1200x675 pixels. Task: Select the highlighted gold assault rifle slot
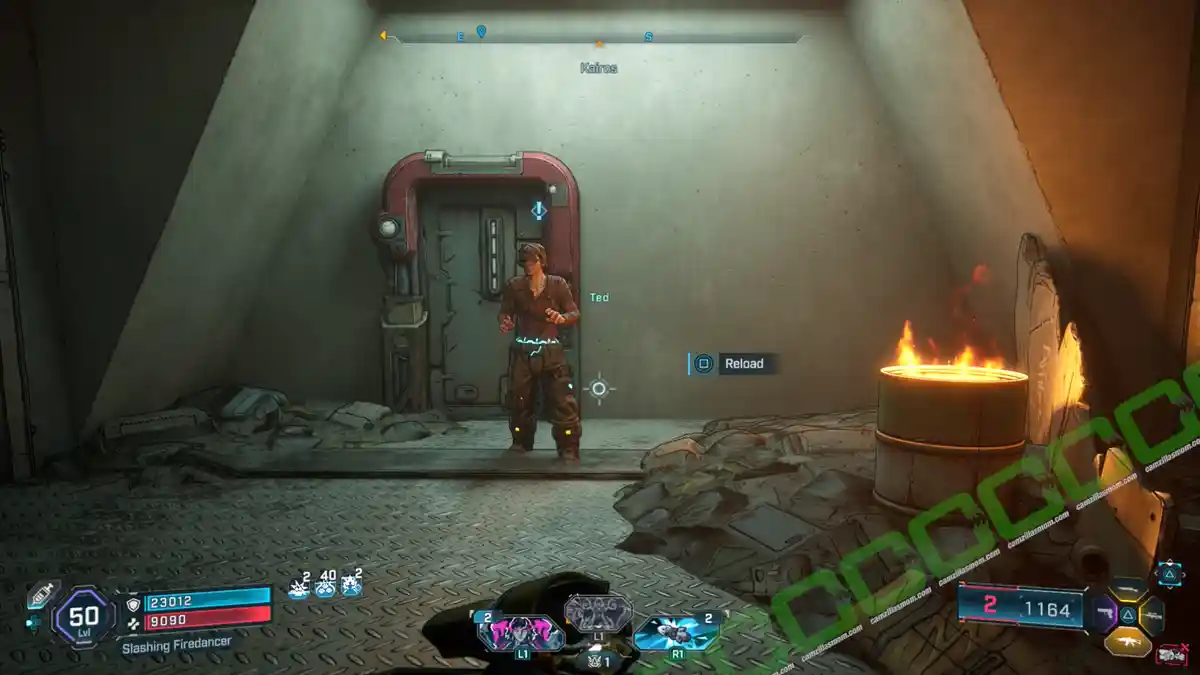[x=1128, y=641]
